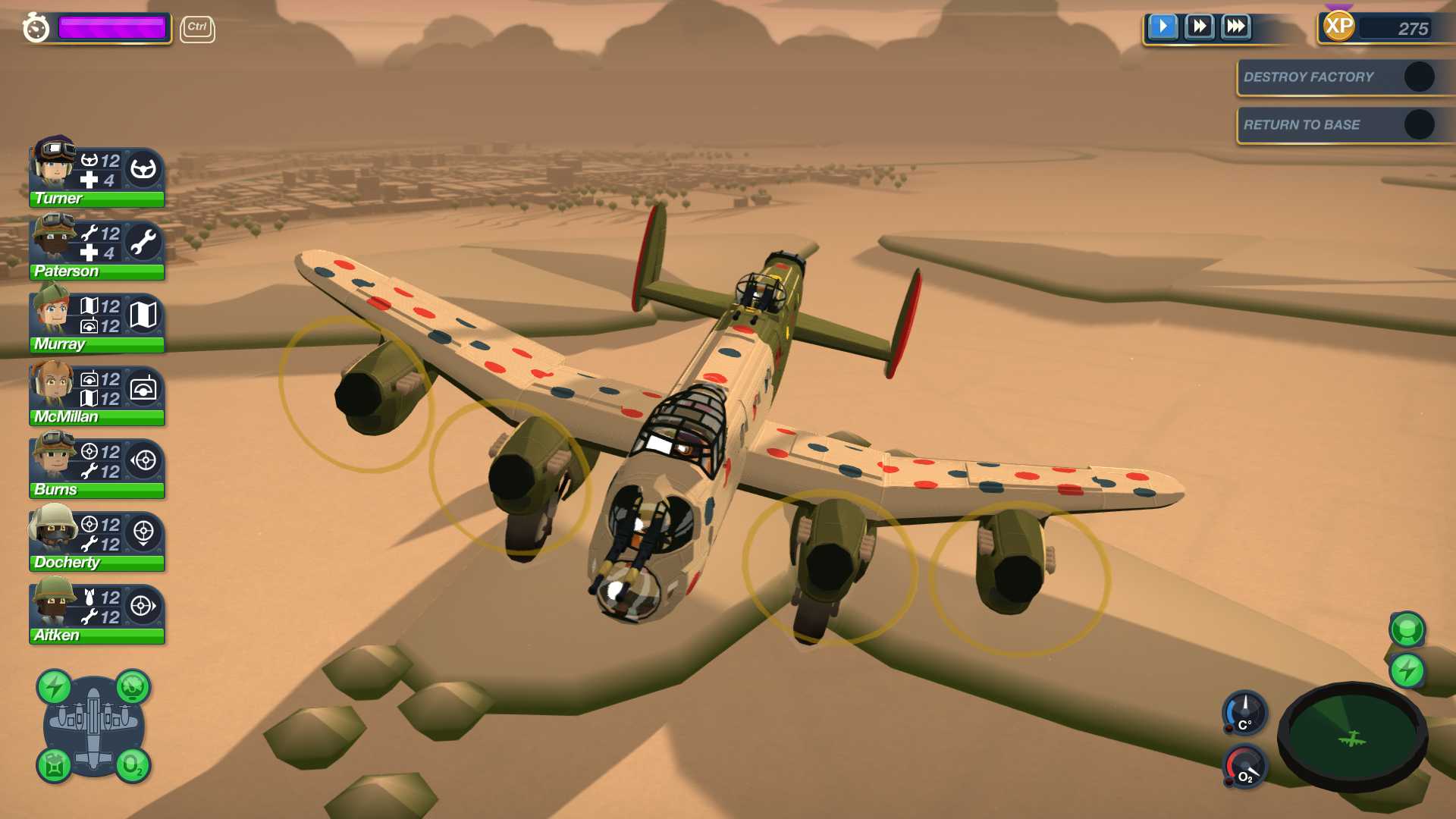Select pilot Turner's flight controls ability icon
The image size is (1456, 819).
144,167
